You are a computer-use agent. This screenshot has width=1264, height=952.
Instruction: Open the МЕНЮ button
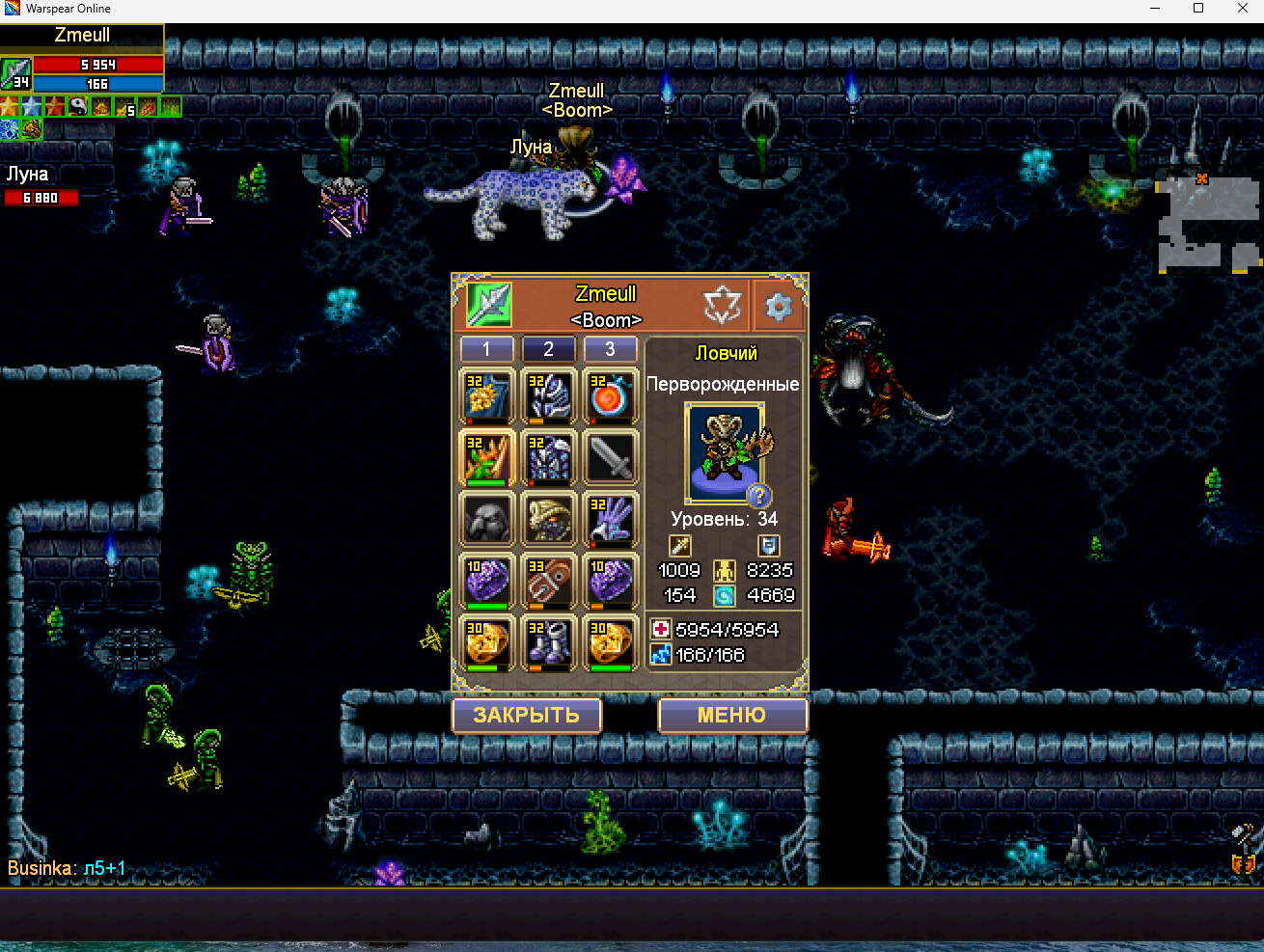click(731, 716)
